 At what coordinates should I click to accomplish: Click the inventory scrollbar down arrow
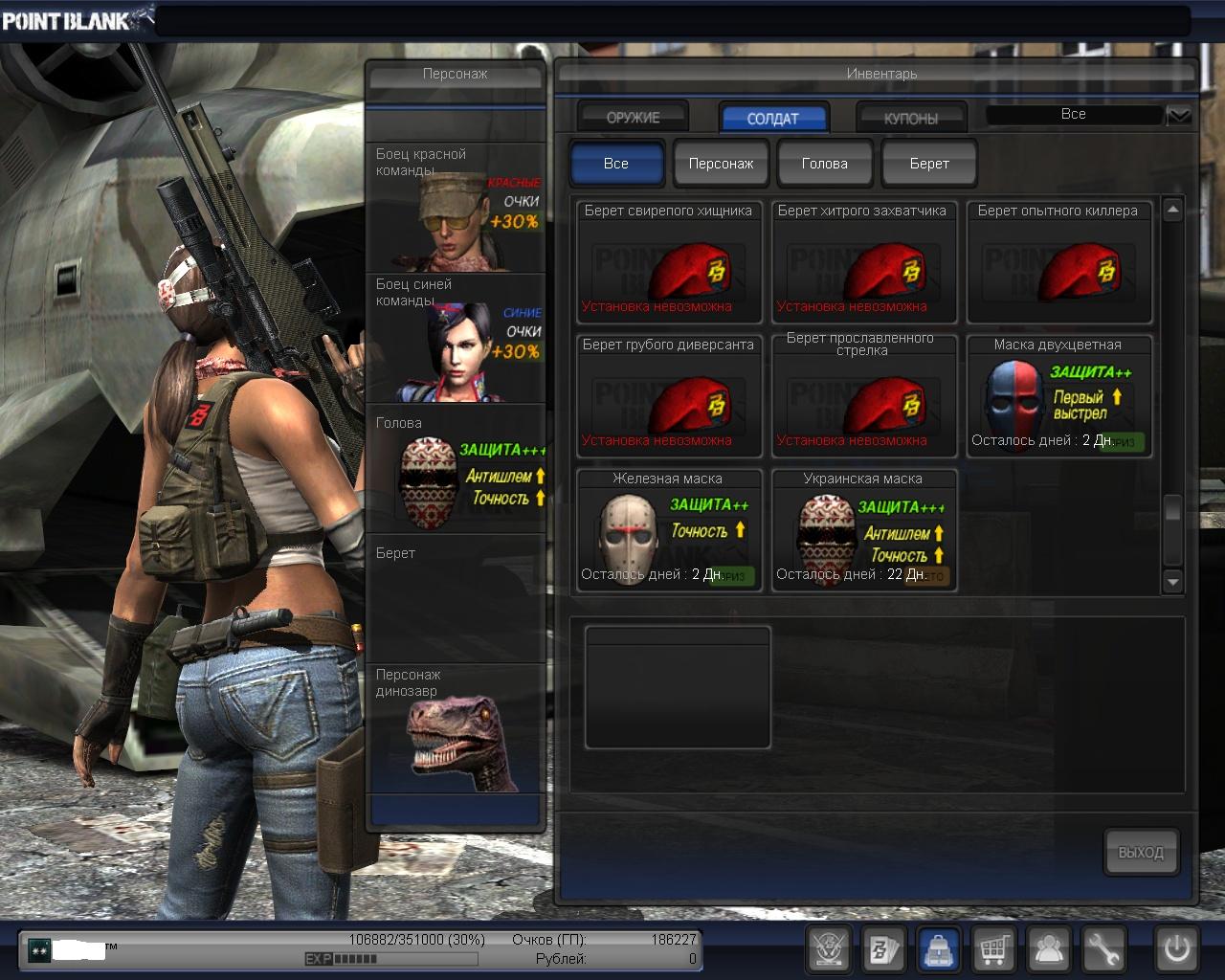(1173, 581)
